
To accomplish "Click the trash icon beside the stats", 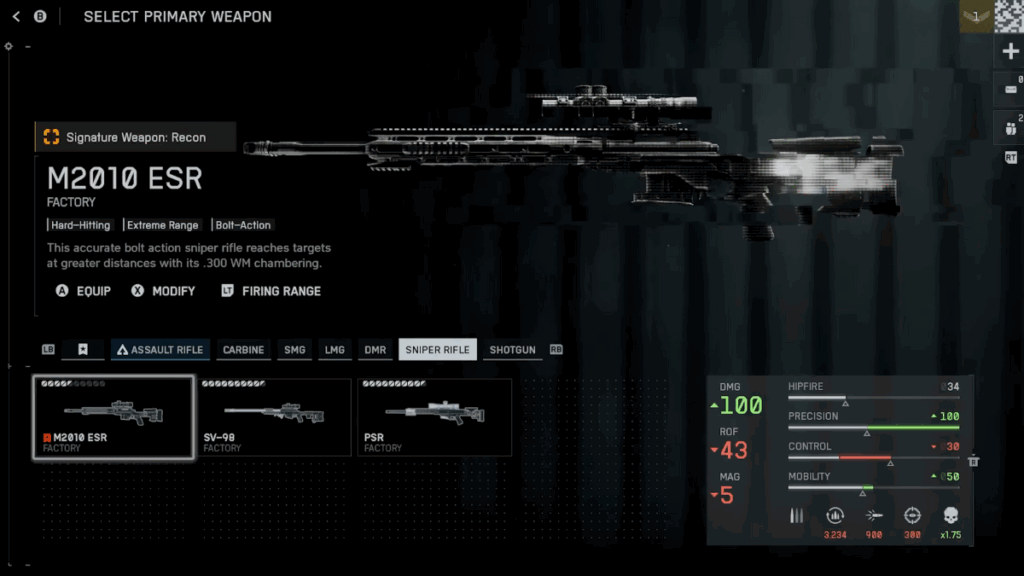I will click(973, 461).
